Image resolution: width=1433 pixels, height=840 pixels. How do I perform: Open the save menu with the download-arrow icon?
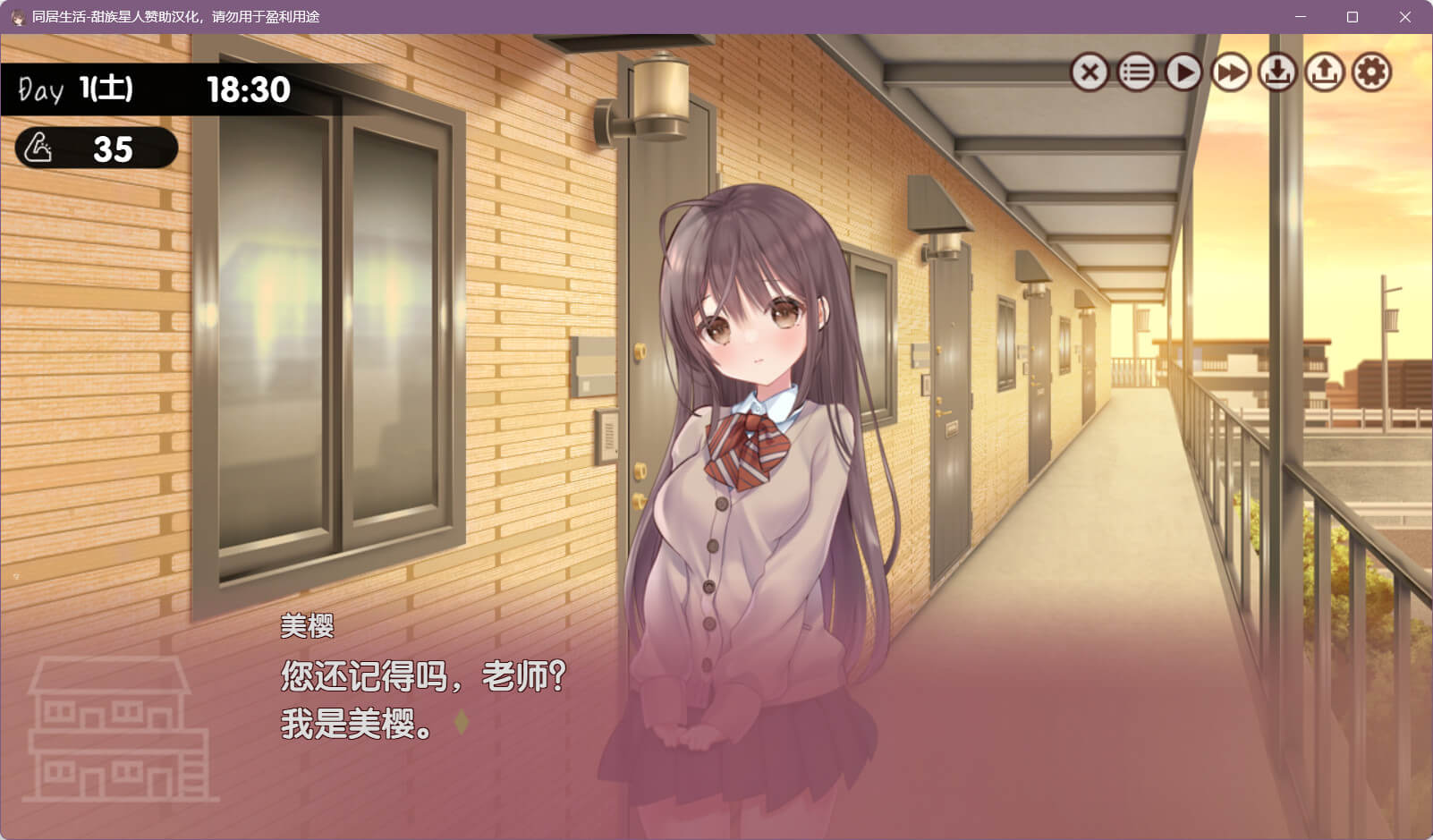(1277, 72)
